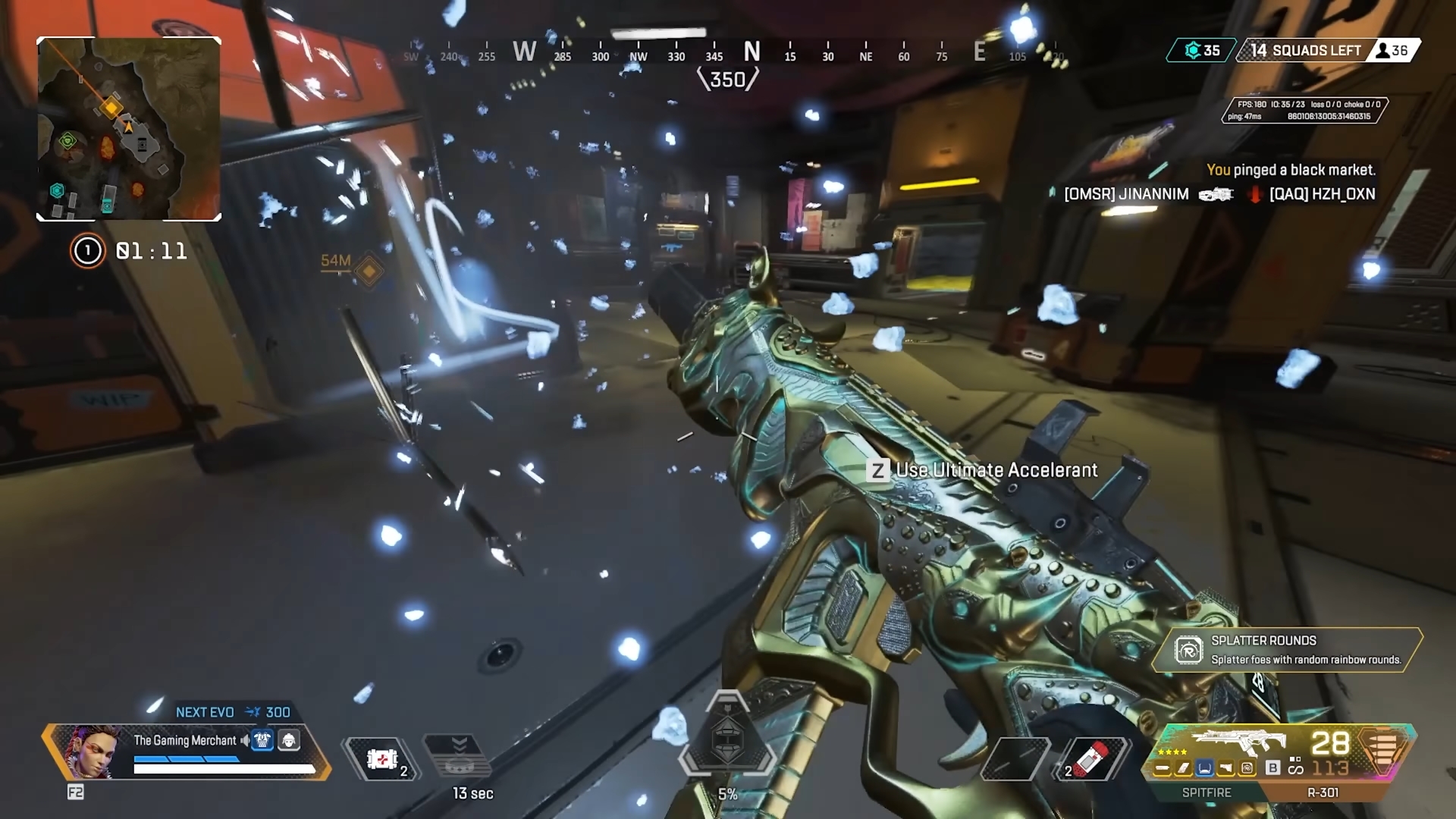Open the minimap

(129, 129)
